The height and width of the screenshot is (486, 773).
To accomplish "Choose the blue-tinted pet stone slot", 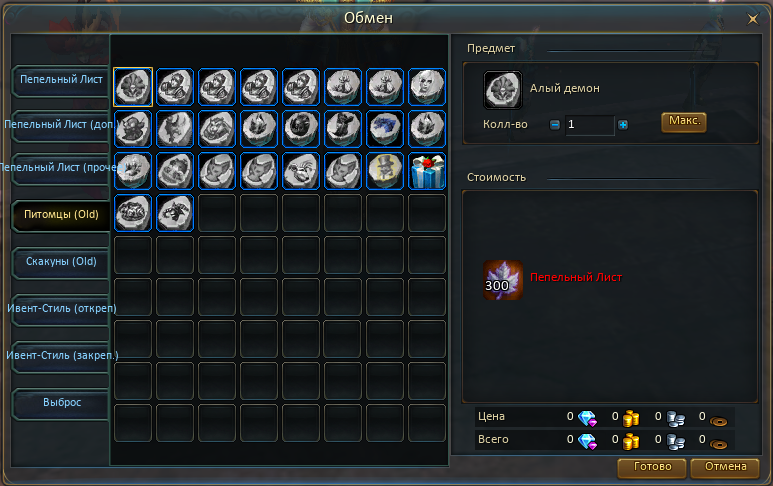I will point(385,128).
